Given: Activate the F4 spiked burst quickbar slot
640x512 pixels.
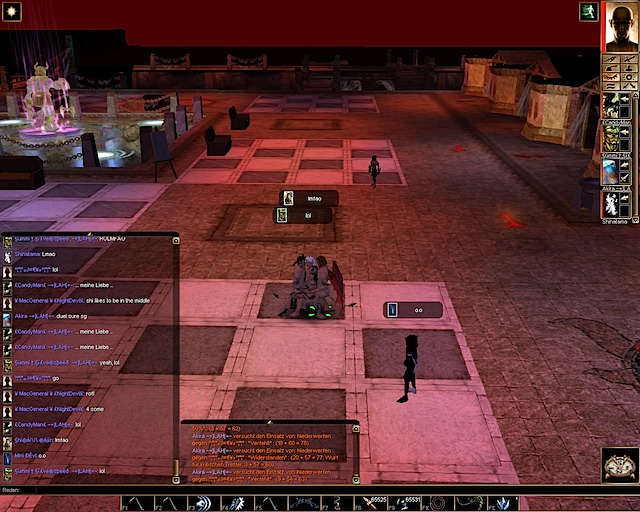Looking at the screenshot, I should tap(236, 503).
